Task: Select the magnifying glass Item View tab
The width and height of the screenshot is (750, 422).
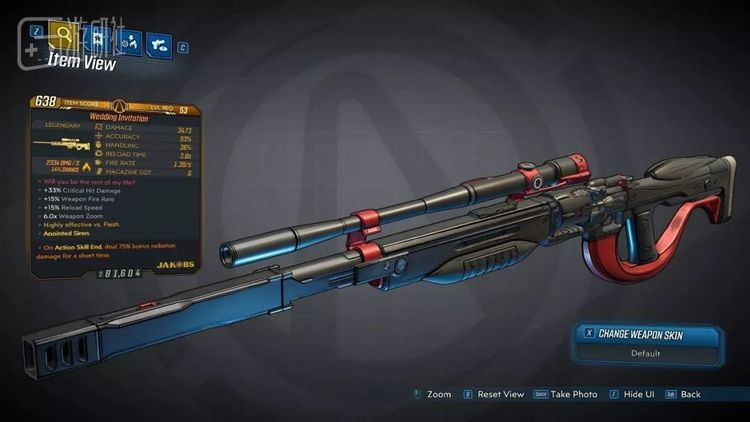Action: (64, 37)
